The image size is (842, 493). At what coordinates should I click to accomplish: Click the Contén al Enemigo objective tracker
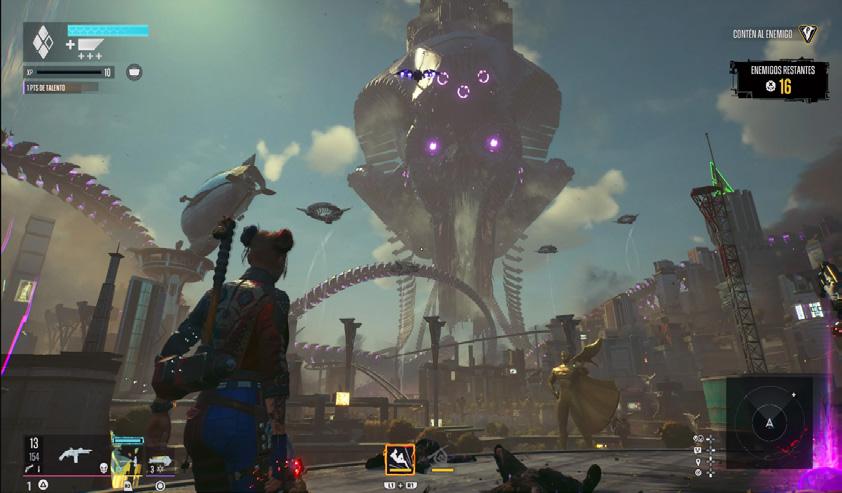(775, 35)
